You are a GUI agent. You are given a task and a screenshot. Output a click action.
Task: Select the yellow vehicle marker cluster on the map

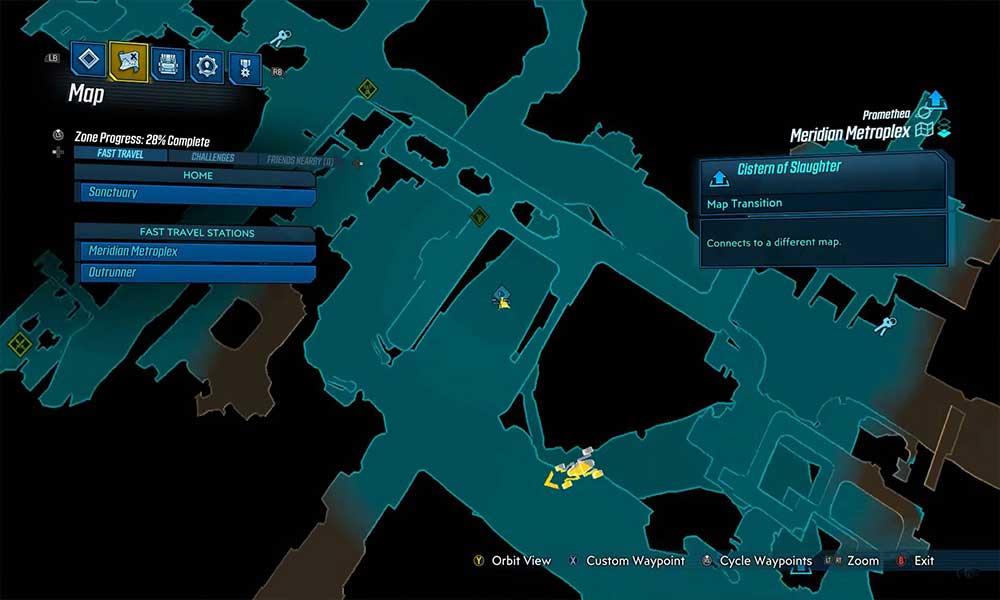(573, 471)
